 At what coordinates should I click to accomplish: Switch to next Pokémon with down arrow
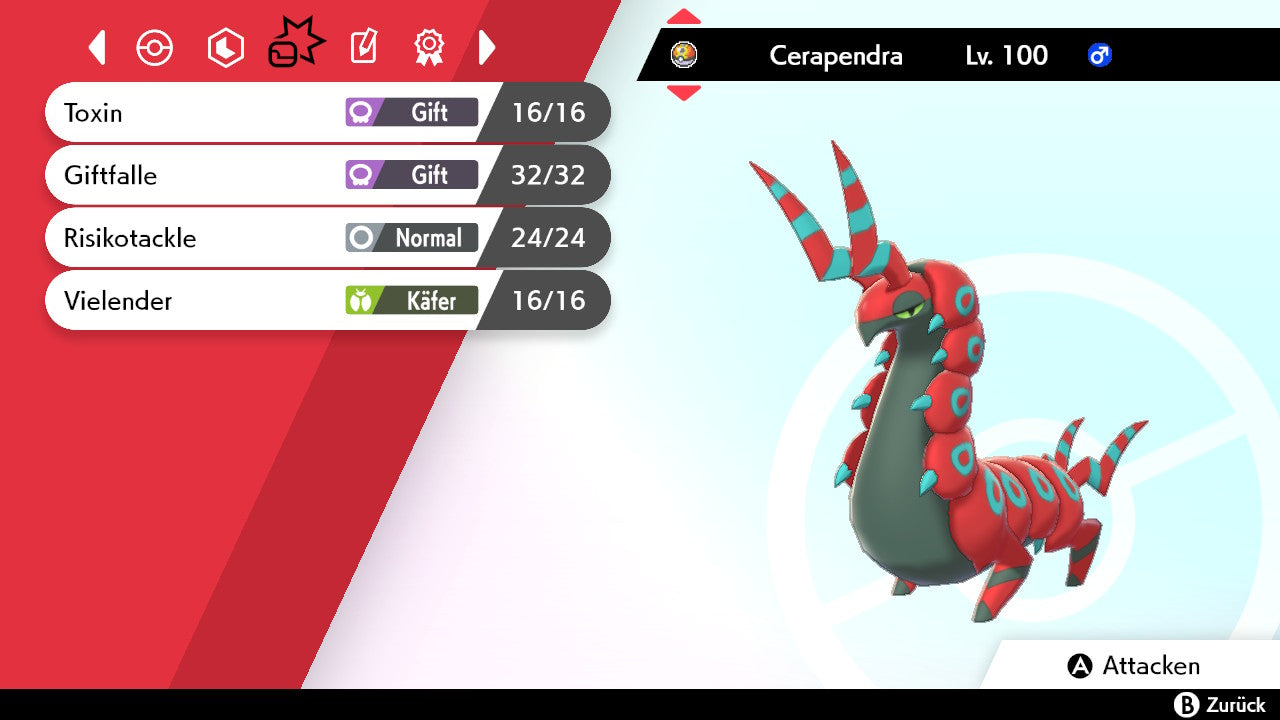point(684,93)
